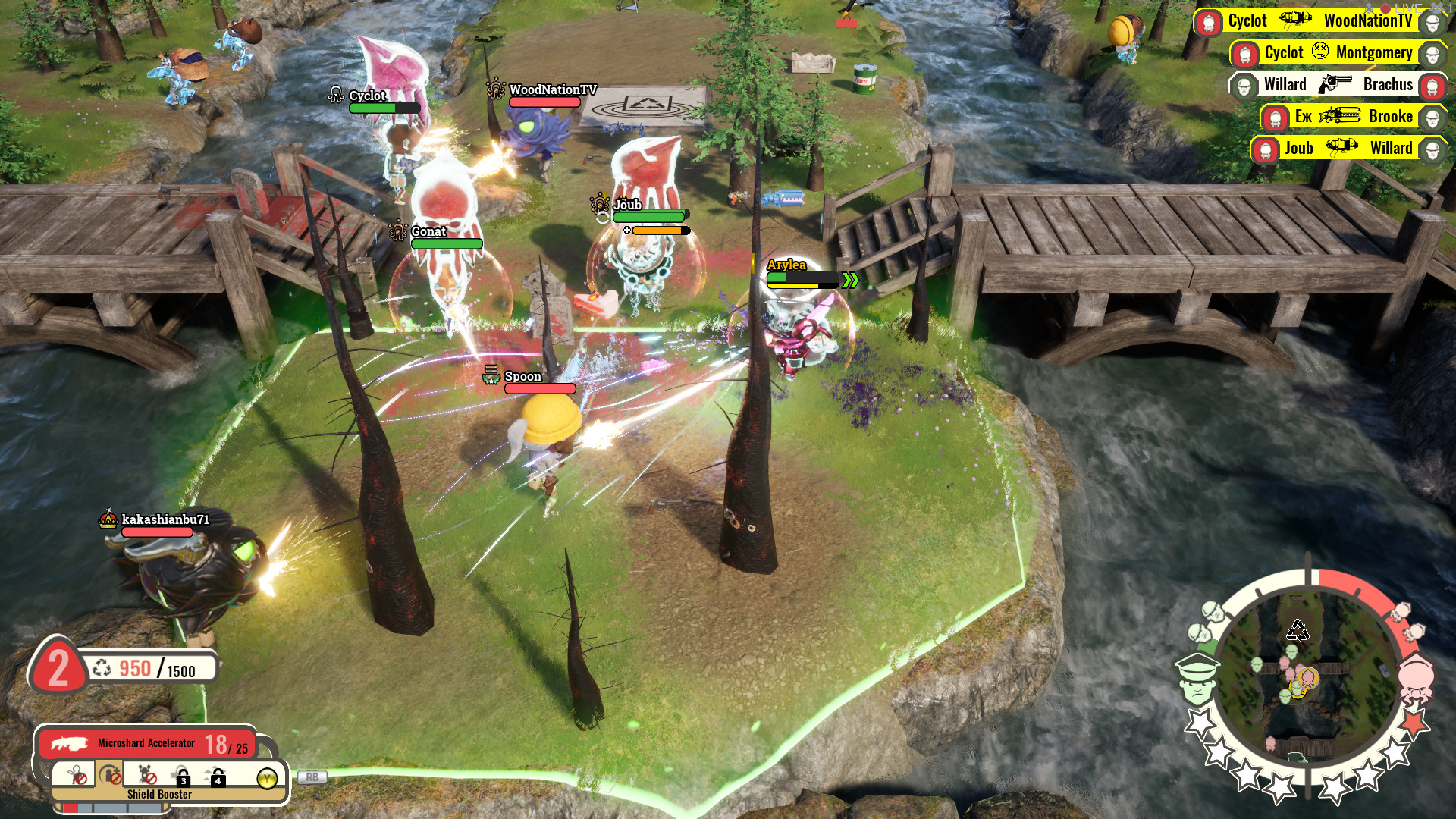Click the locked ability slot numbered 3
The height and width of the screenshot is (819, 1456).
(182, 778)
